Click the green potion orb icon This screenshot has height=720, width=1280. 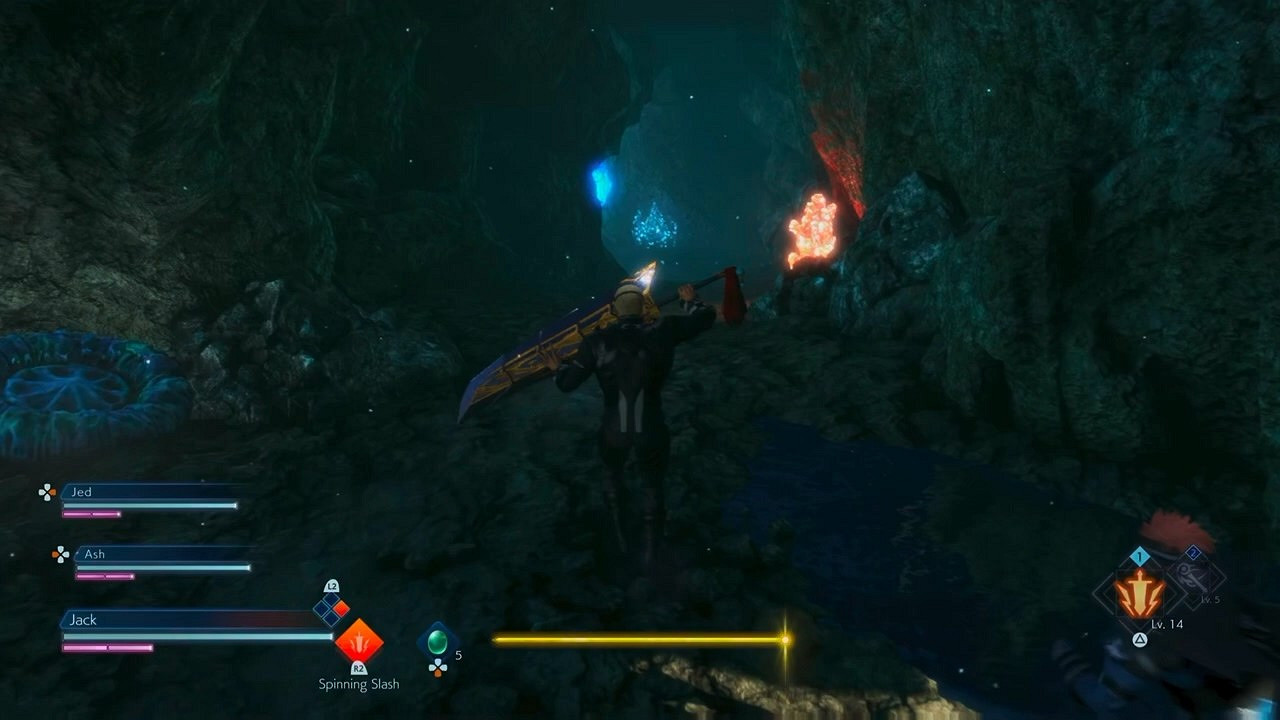click(437, 642)
